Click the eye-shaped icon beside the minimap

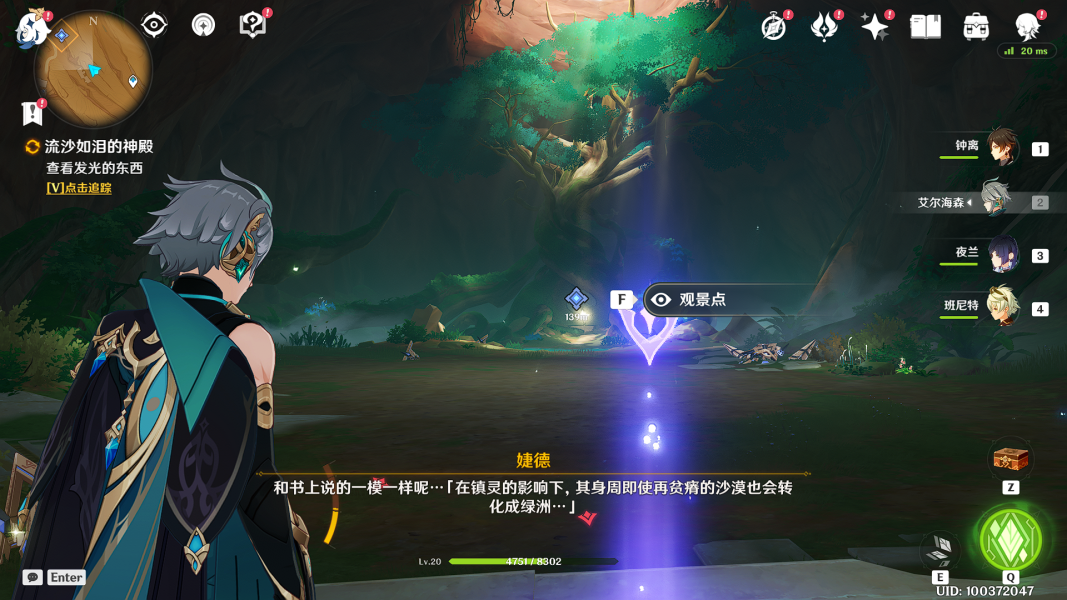[154, 25]
